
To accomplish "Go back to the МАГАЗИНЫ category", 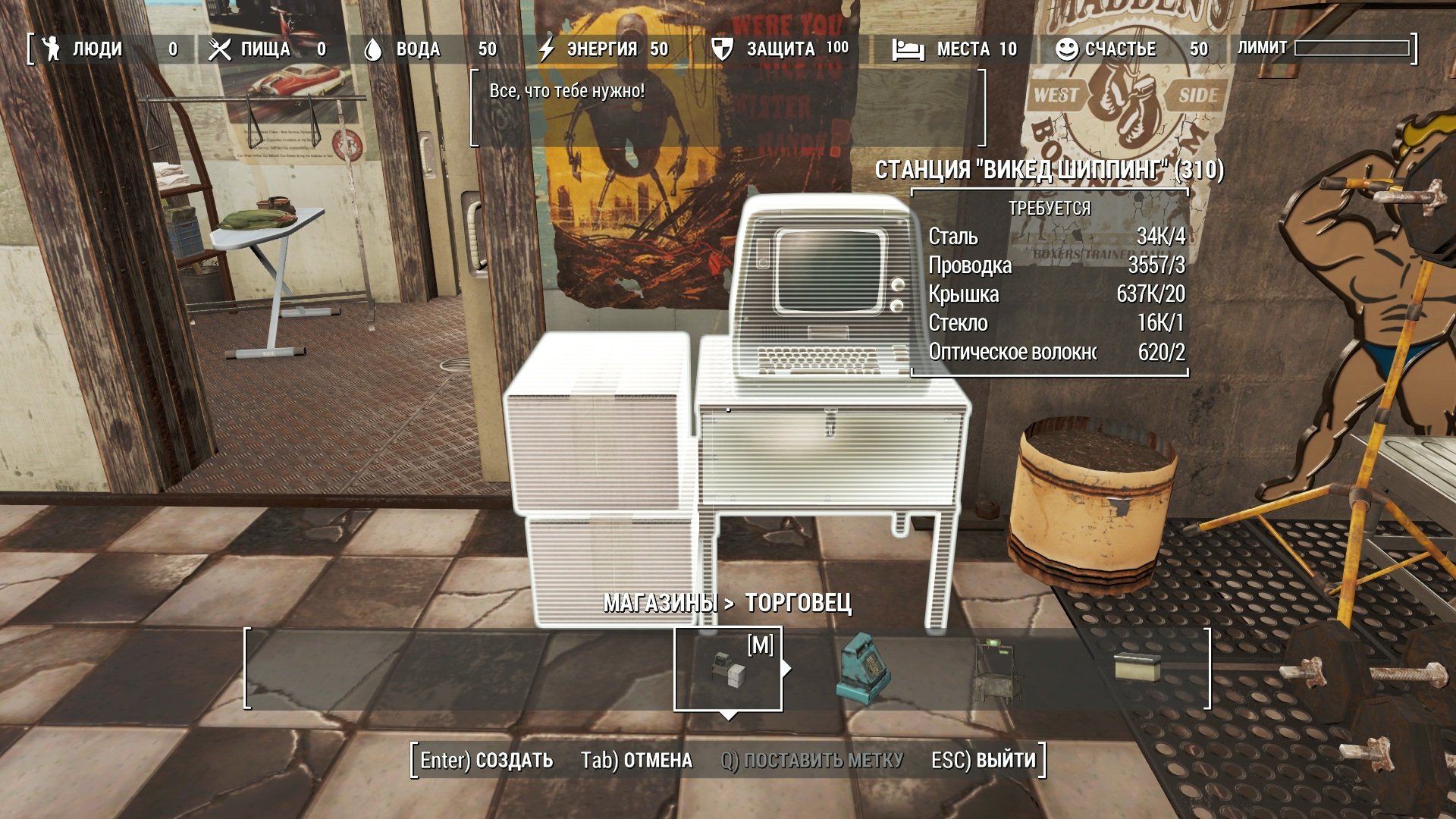I will [x=660, y=603].
